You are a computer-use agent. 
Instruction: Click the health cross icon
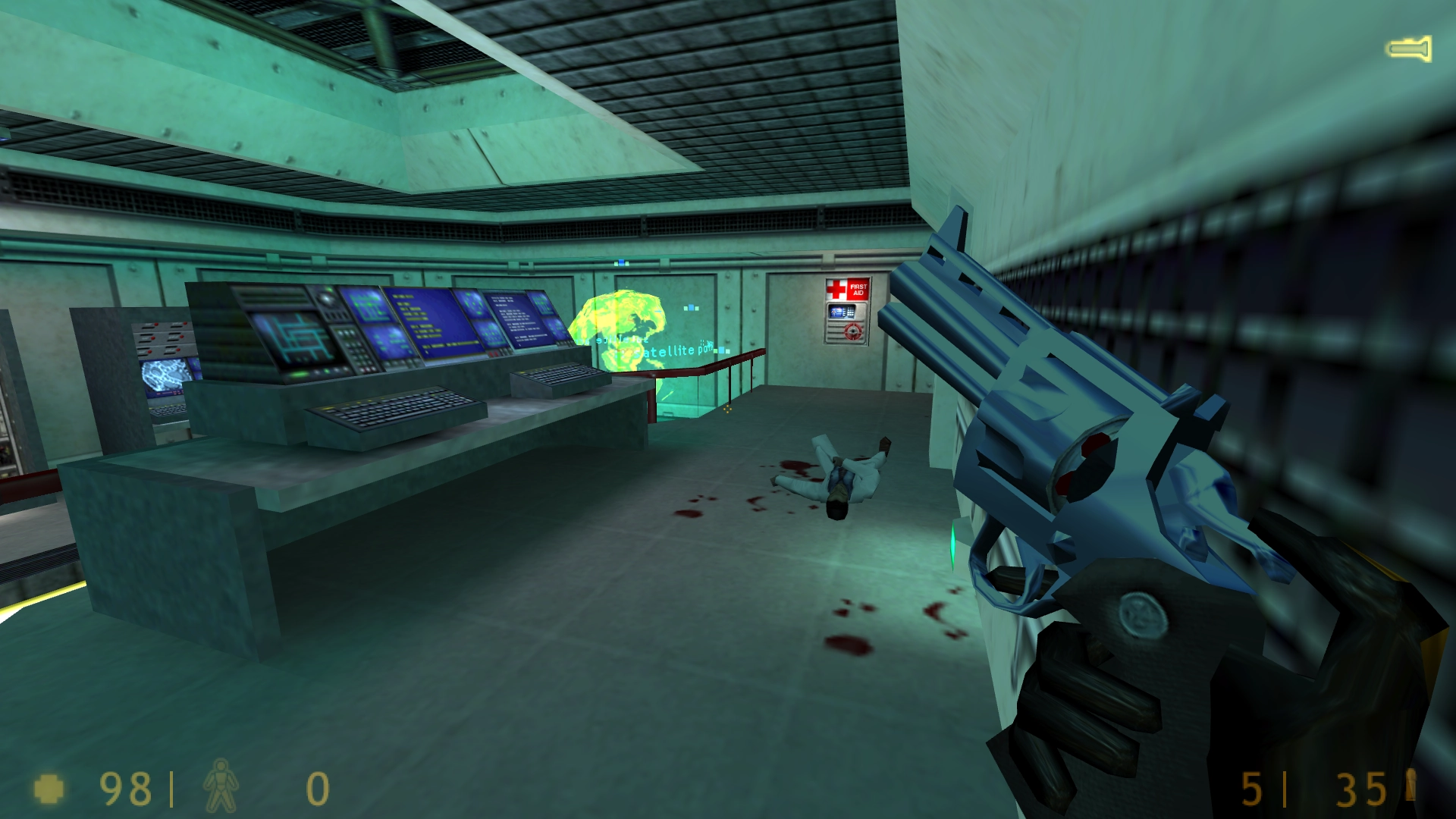(49, 789)
